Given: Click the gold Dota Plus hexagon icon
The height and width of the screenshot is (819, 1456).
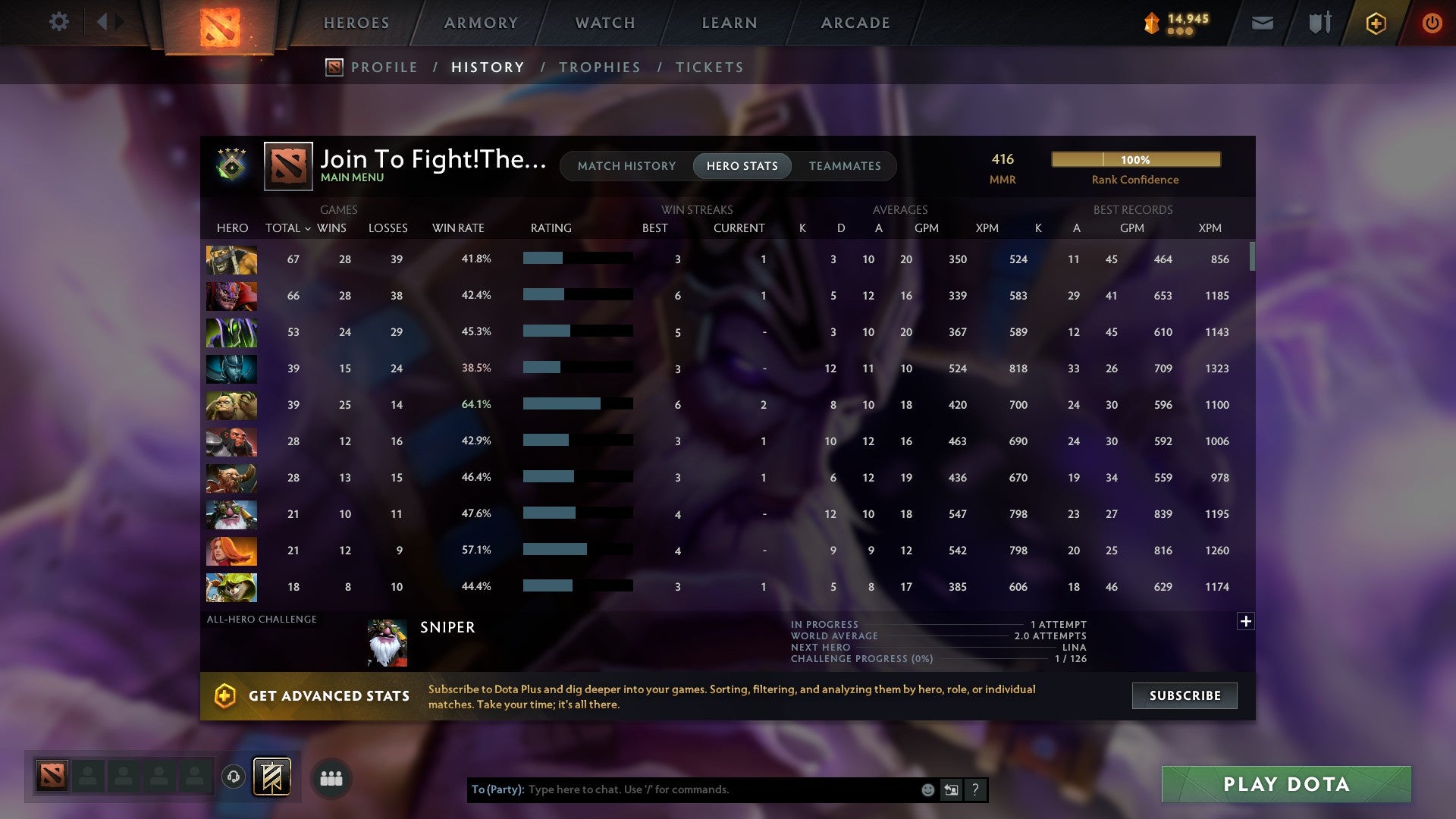Looking at the screenshot, I should [x=1376, y=23].
